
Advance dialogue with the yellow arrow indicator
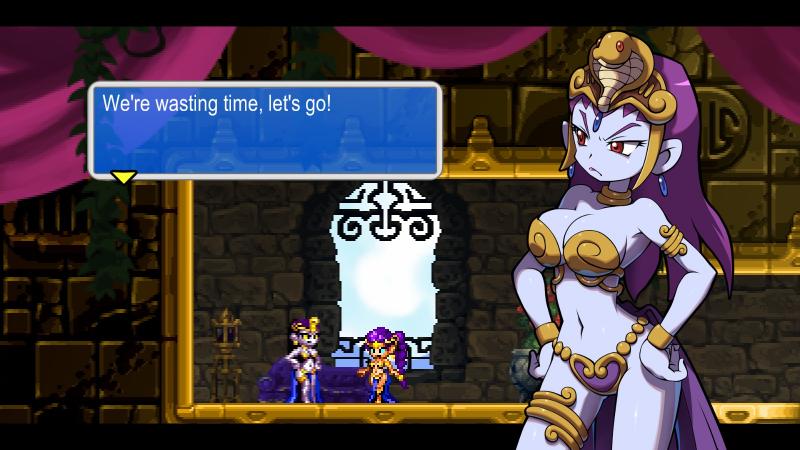[x=123, y=177]
